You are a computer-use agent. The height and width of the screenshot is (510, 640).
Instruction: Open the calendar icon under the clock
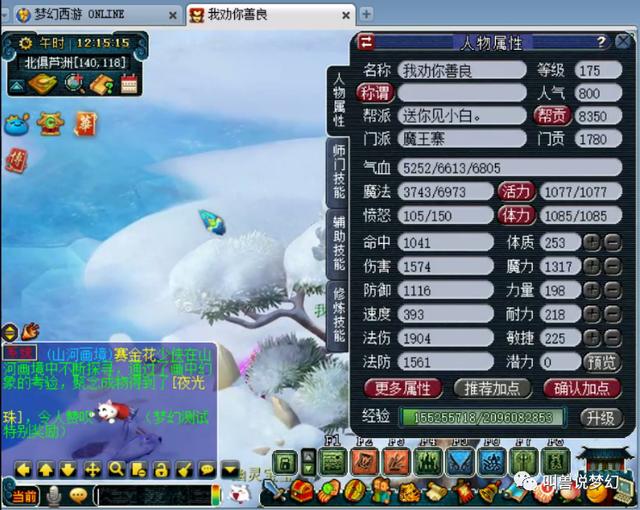[x=129, y=85]
